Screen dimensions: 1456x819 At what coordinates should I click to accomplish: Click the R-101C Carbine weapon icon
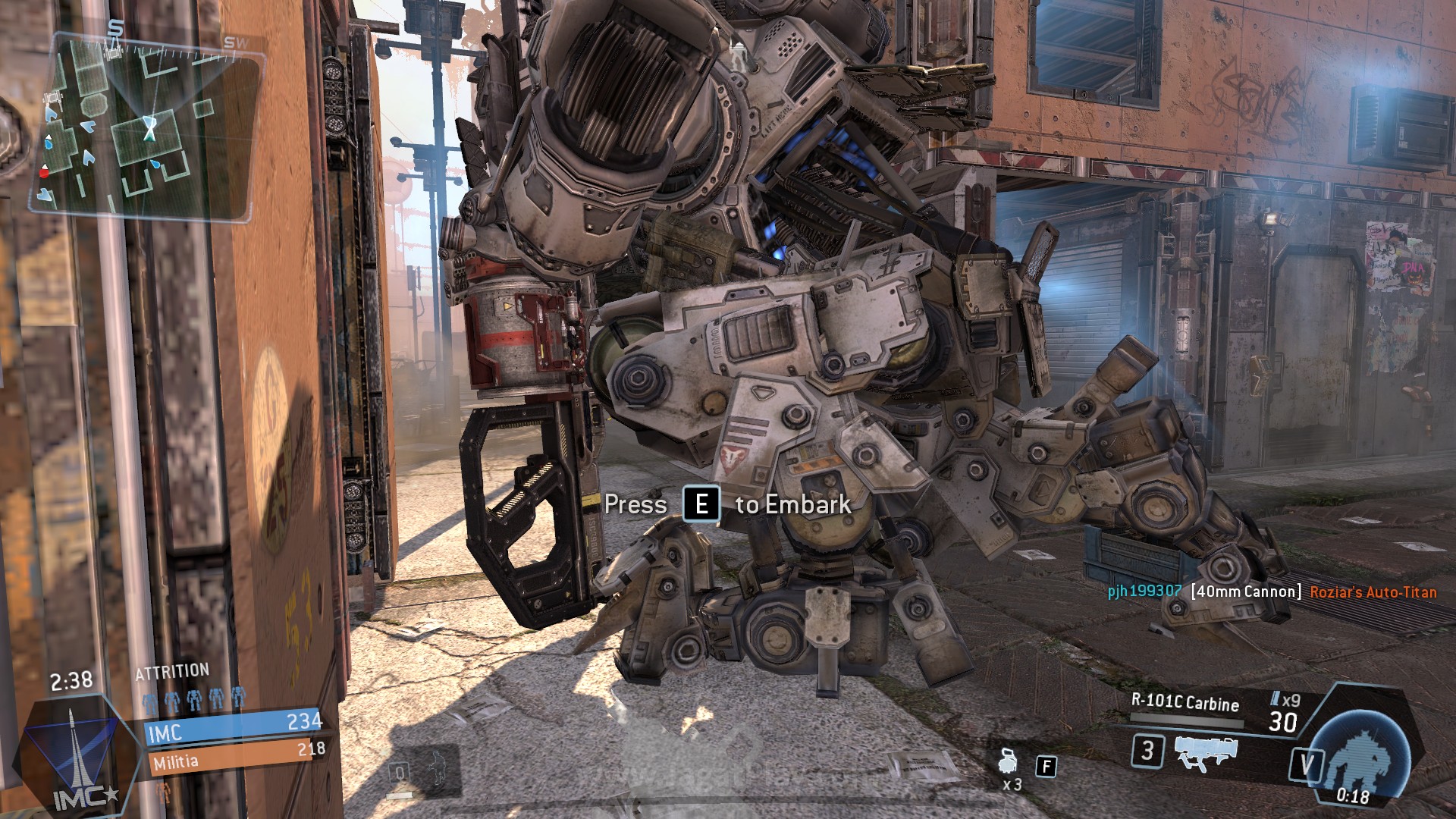1206,753
